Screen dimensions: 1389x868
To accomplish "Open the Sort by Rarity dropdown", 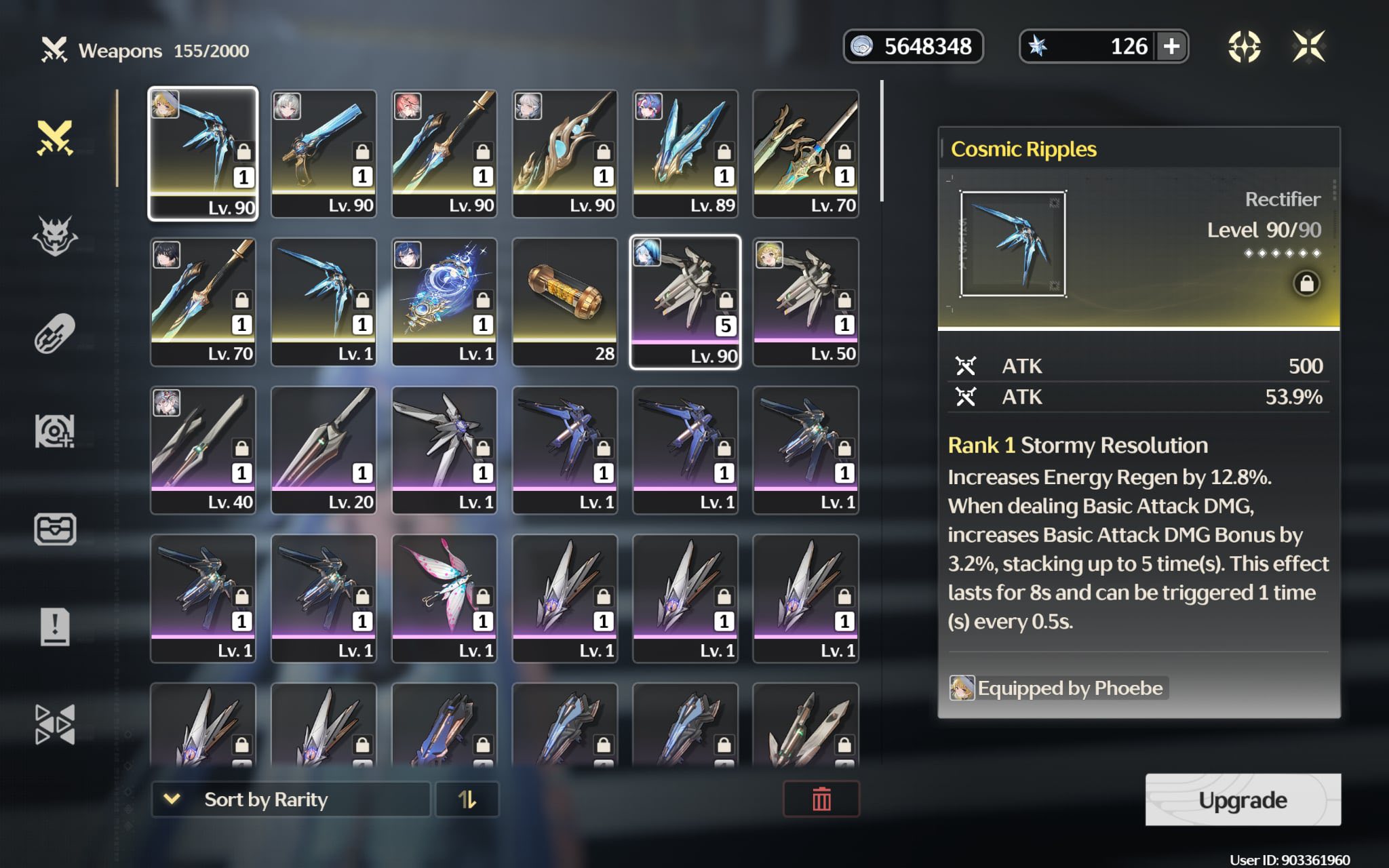I will 291,800.
